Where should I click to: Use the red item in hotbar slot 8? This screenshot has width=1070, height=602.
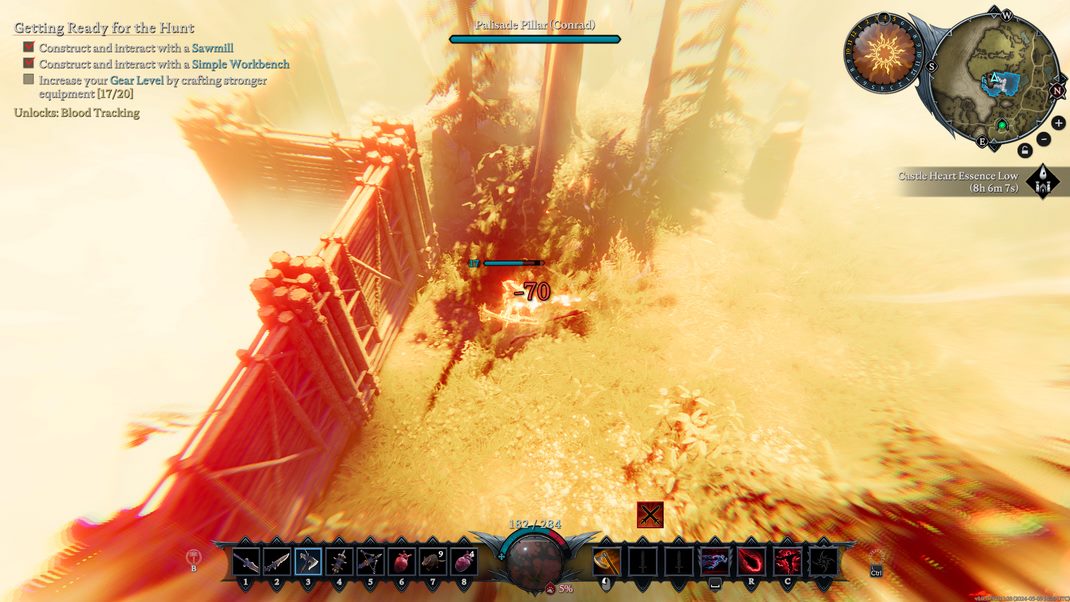tap(463, 561)
